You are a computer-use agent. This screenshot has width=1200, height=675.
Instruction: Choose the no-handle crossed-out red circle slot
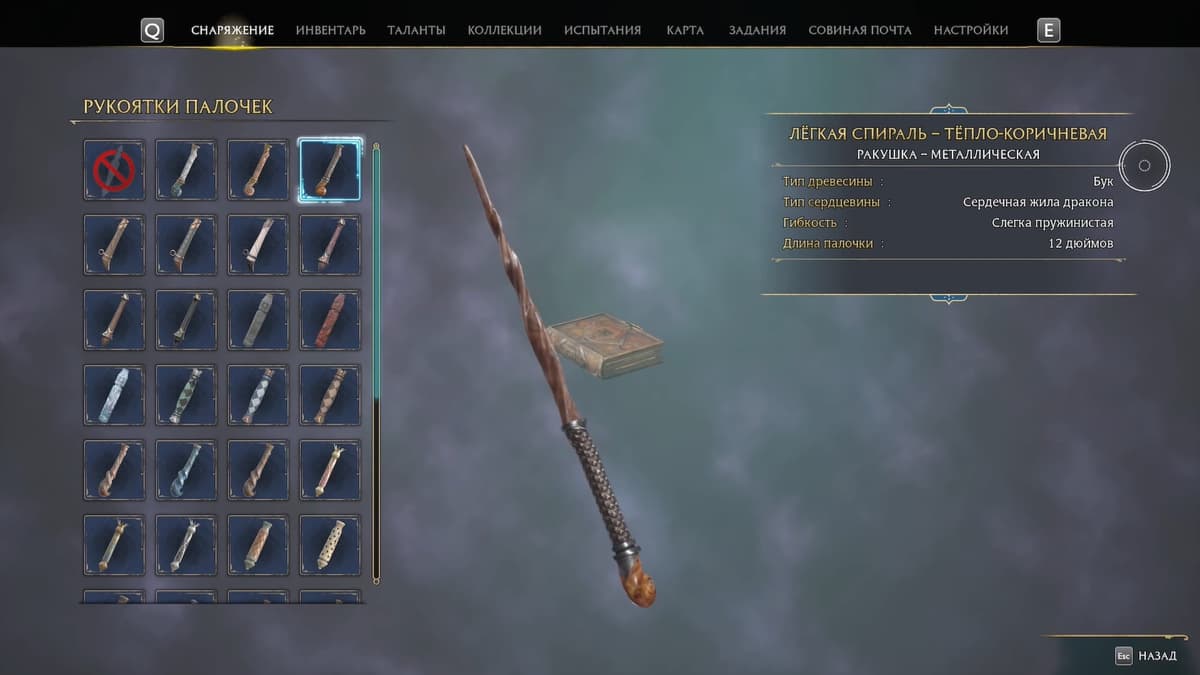[x=114, y=170]
